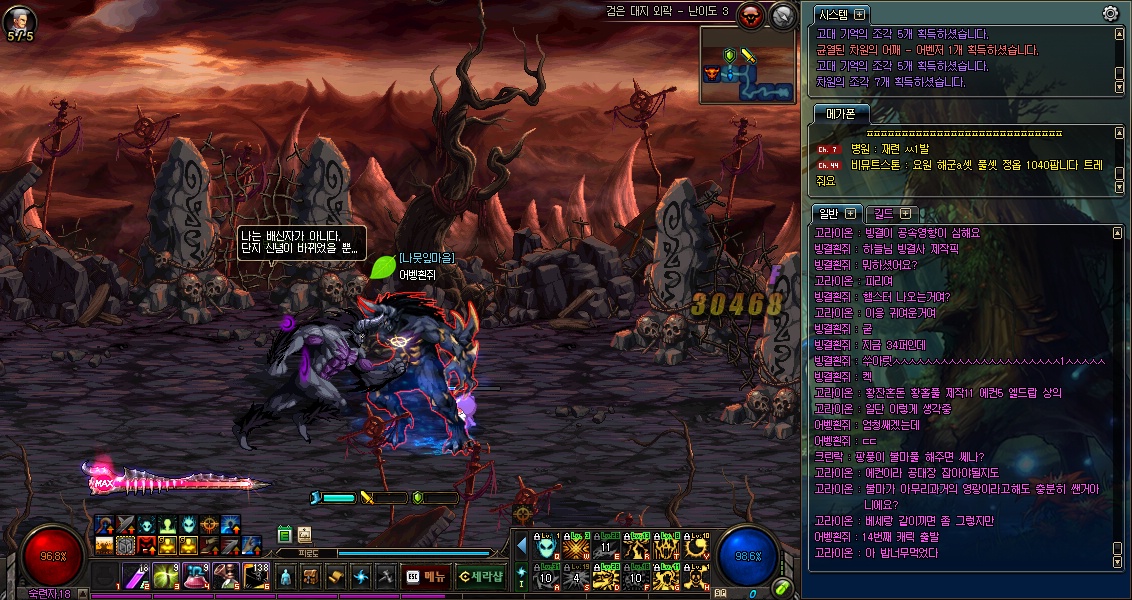The width and height of the screenshot is (1132, 600).
Task: Open the treasure chest inventory icon
Action: click(311, 577)
